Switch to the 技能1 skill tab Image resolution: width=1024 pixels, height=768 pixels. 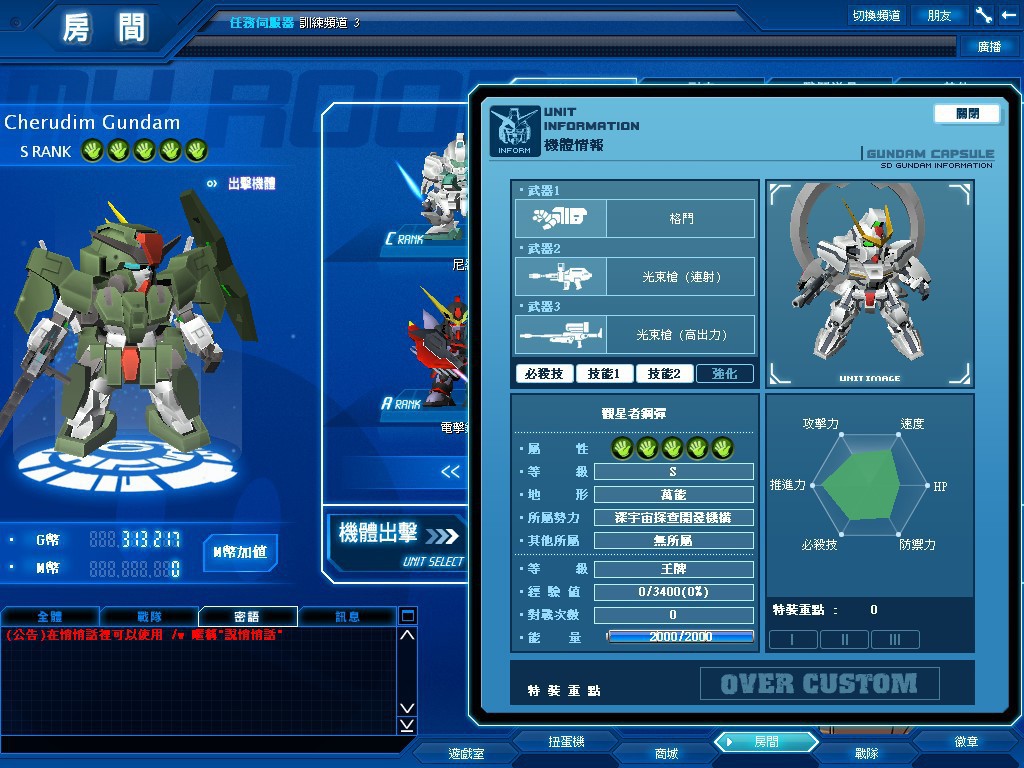(604, 374)
